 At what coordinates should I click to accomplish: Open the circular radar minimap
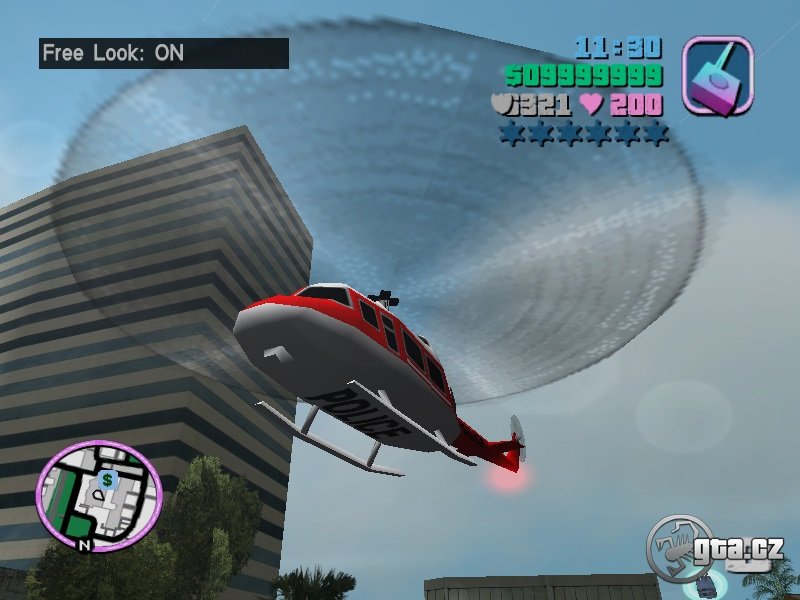pyautogui.click(x=98, y=495)
